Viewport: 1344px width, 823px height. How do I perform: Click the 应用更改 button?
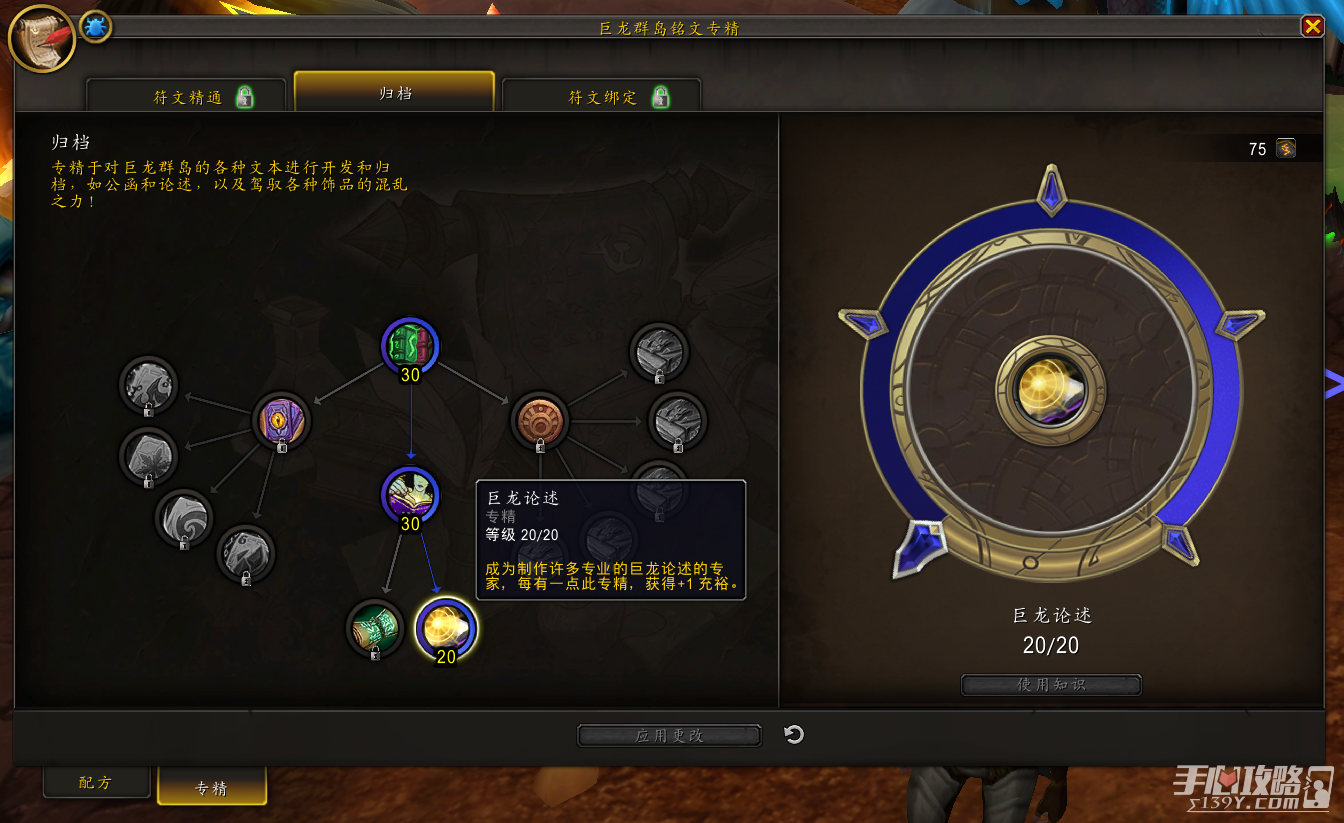point(669,736)
